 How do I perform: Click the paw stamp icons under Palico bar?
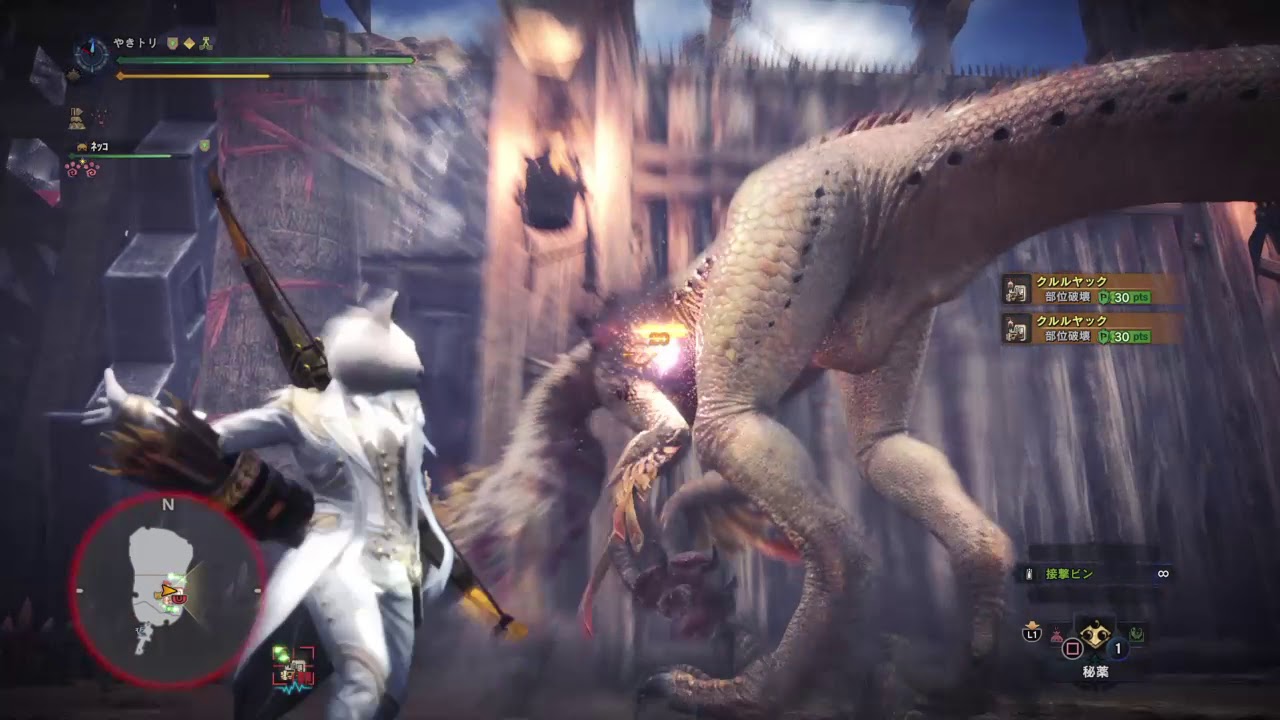83,166
